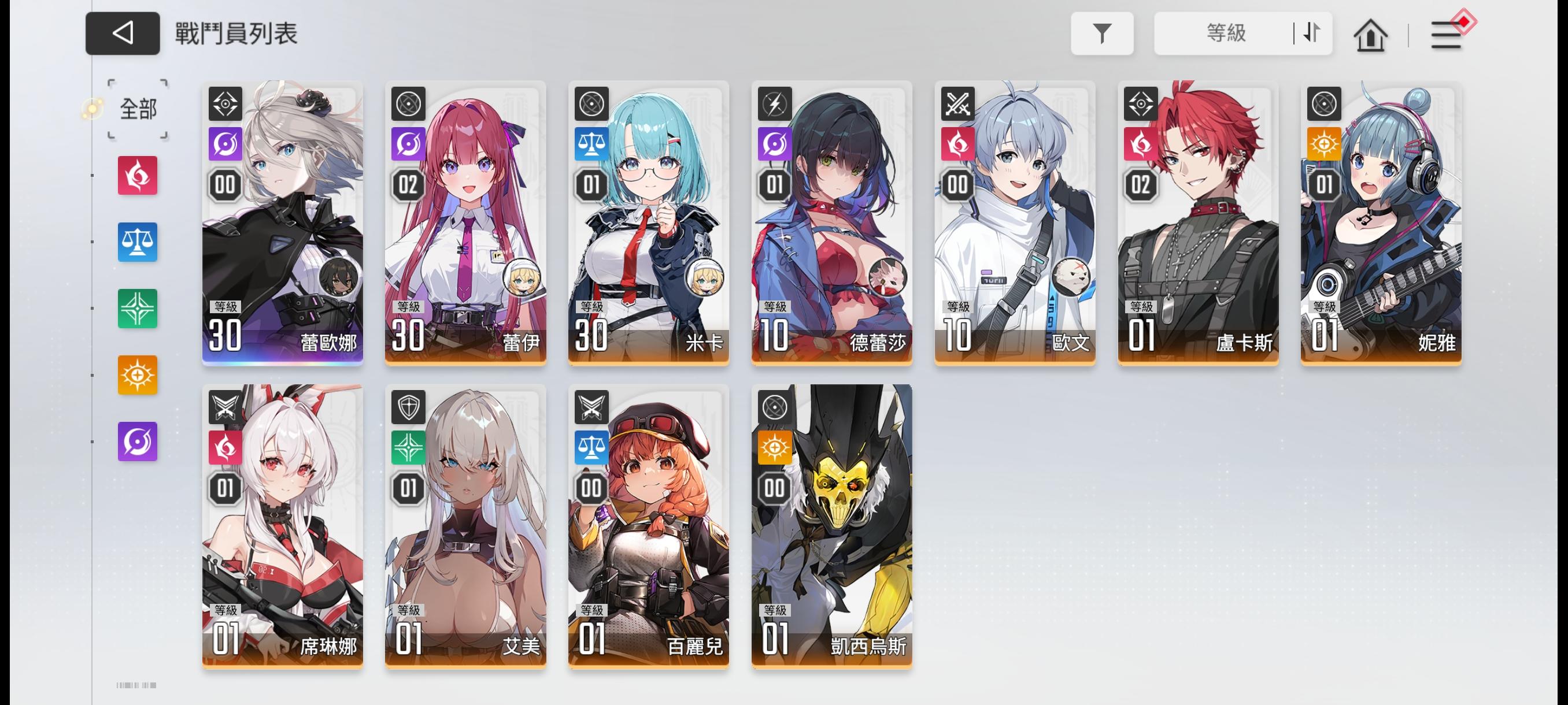1568x705 pixels.
Task: Open the filter options panel
Action: point(1103,35)
